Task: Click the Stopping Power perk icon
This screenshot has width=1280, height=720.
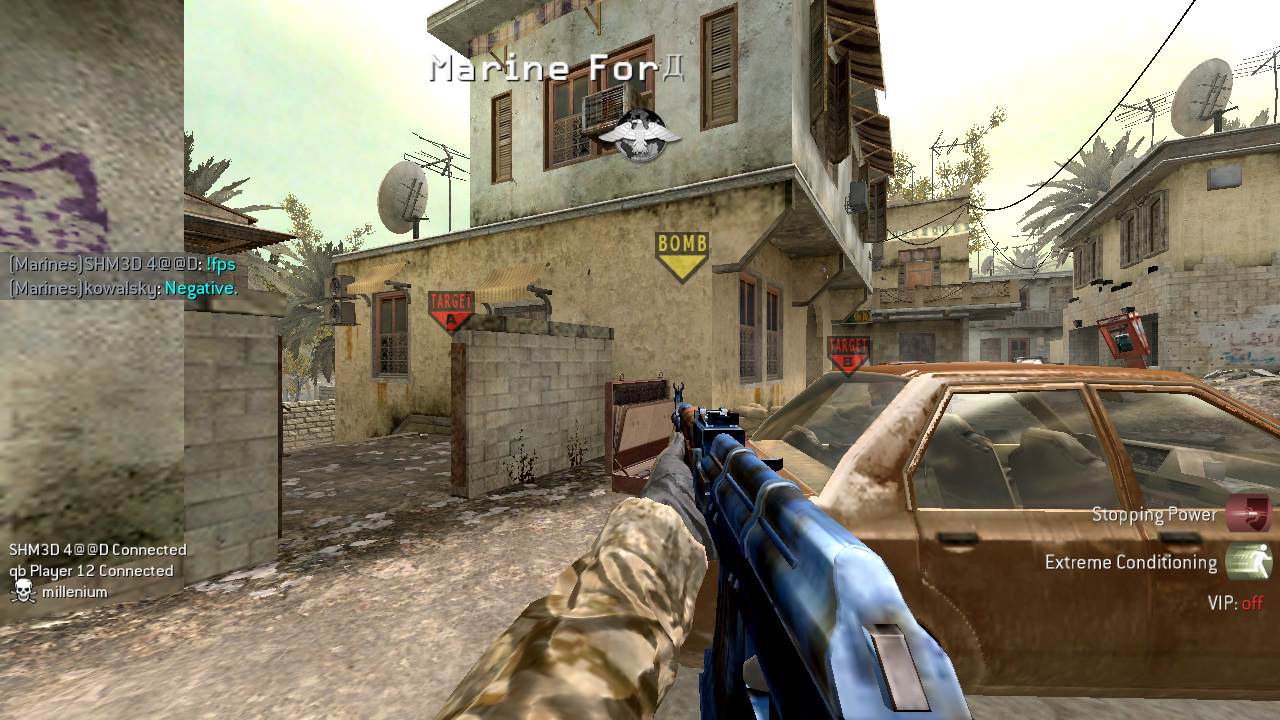Action: (x=1248, y=513)
